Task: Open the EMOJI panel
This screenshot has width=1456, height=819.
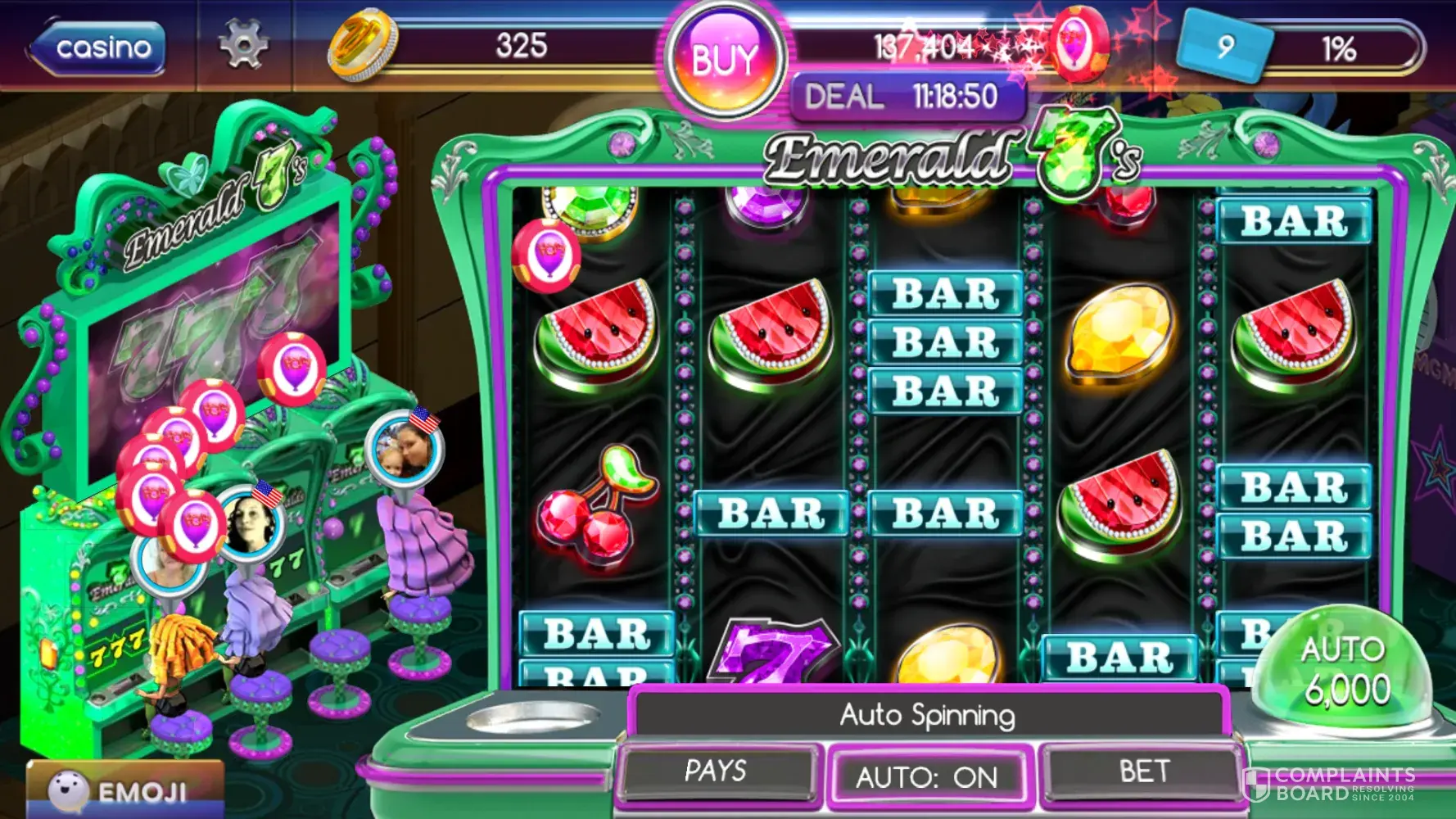Action: click(124, 790)
